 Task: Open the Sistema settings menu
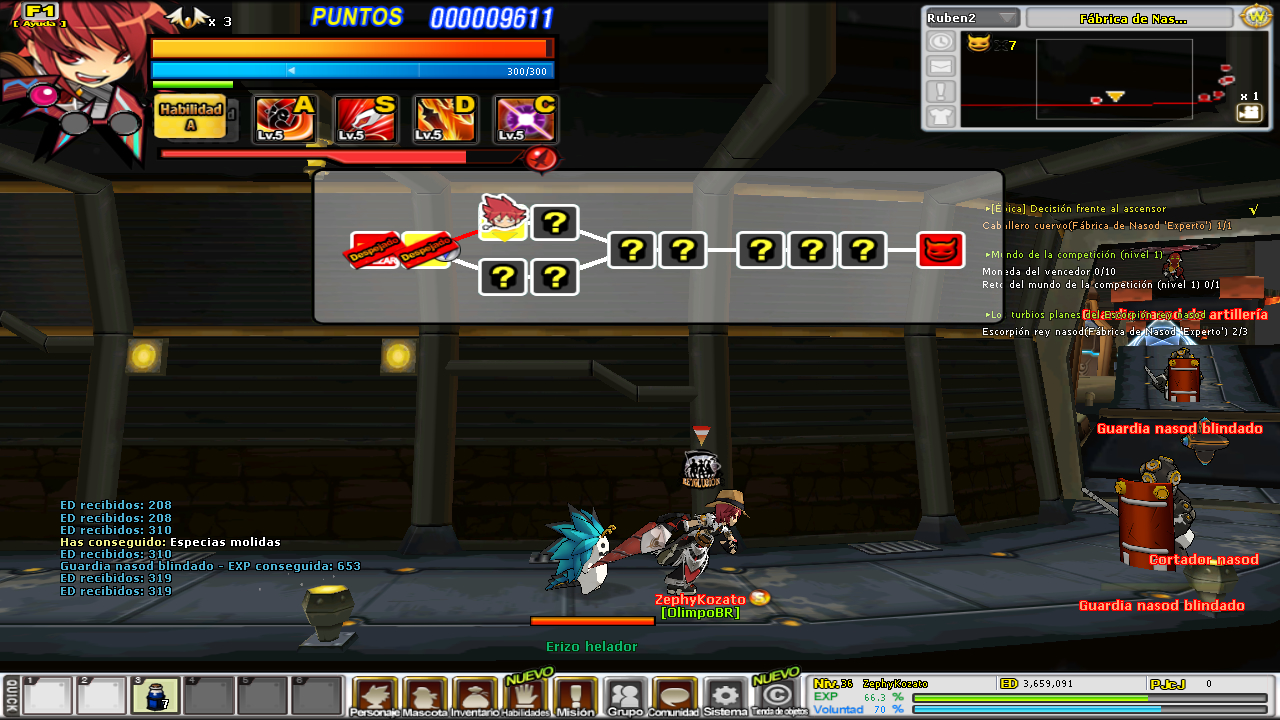pos(725,696)
